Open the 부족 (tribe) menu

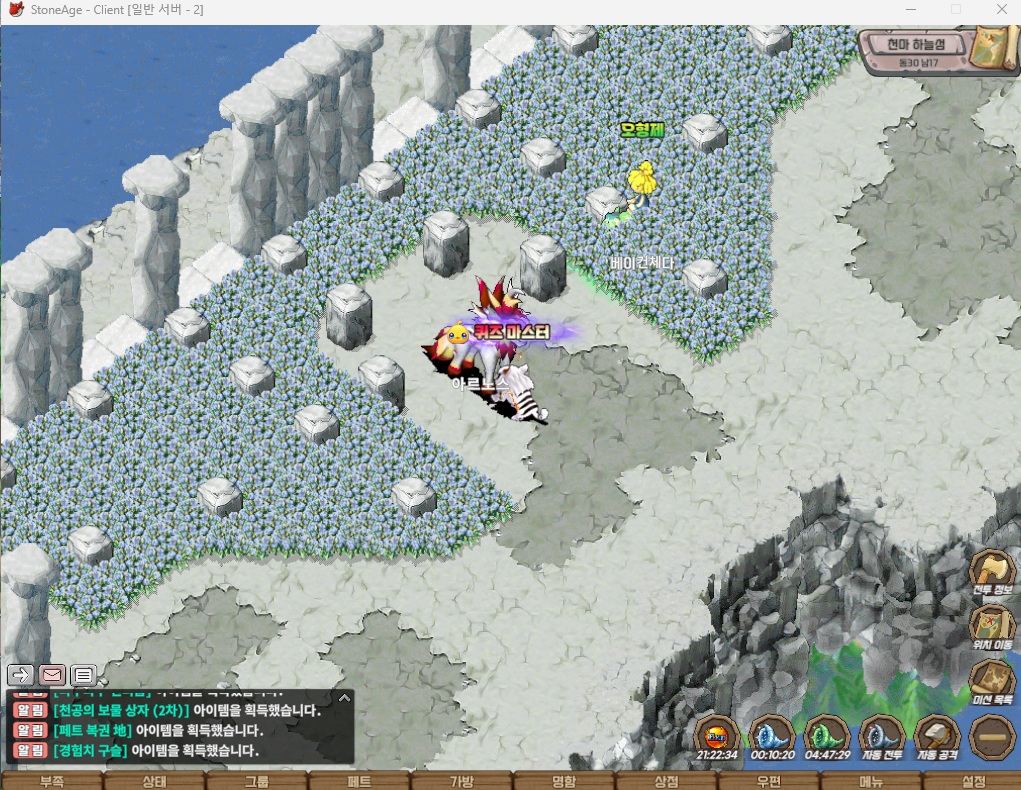pos(51,780)
